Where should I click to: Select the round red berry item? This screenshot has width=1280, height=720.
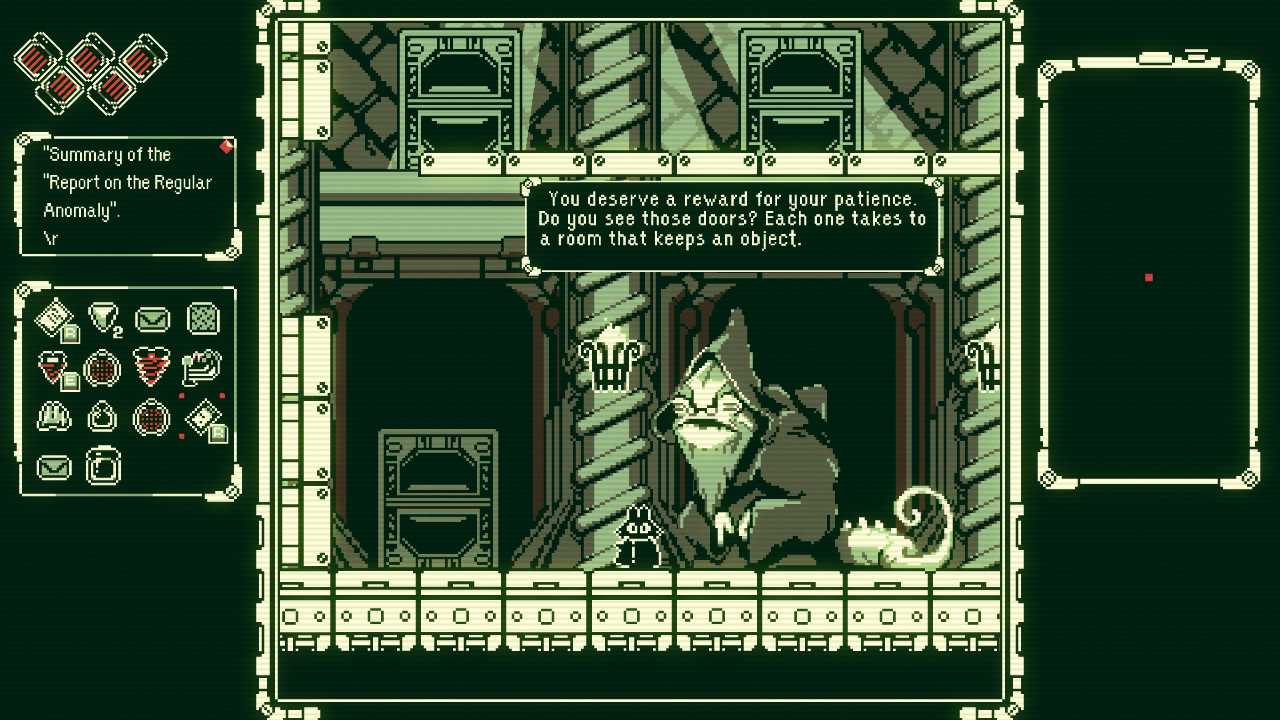click(102, 368)
